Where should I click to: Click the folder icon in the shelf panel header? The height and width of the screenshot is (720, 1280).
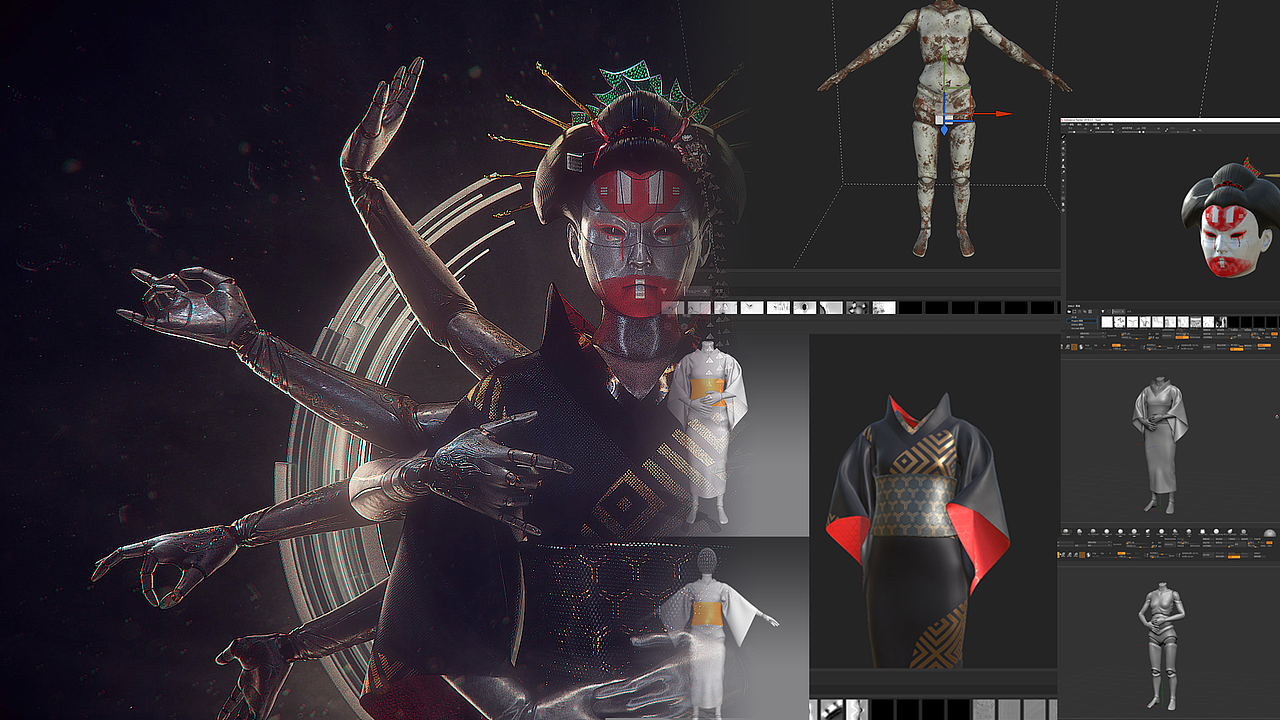click(1069, 312)
